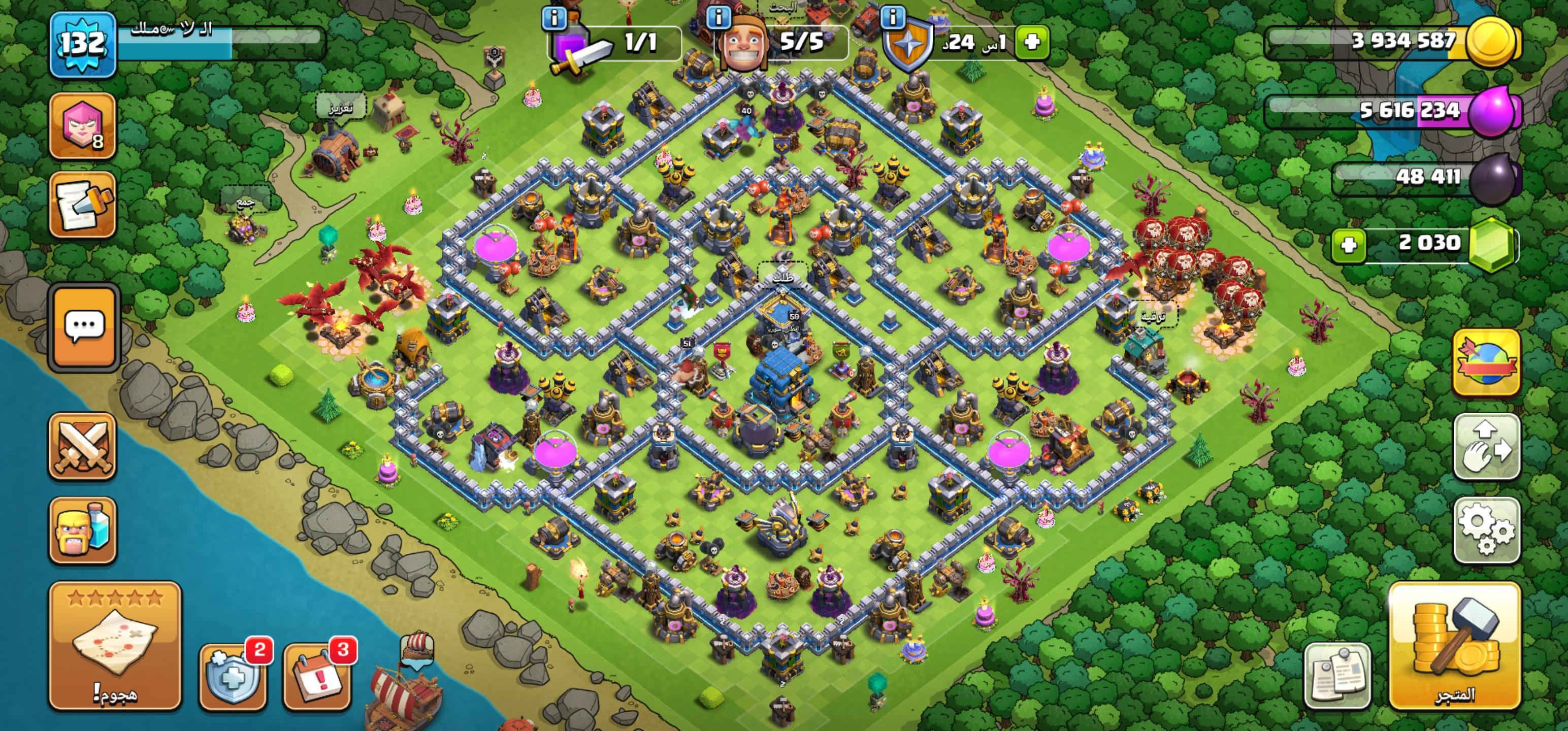Add shield time with green plus
1568x731 pixels.
tap(1032, 42)
